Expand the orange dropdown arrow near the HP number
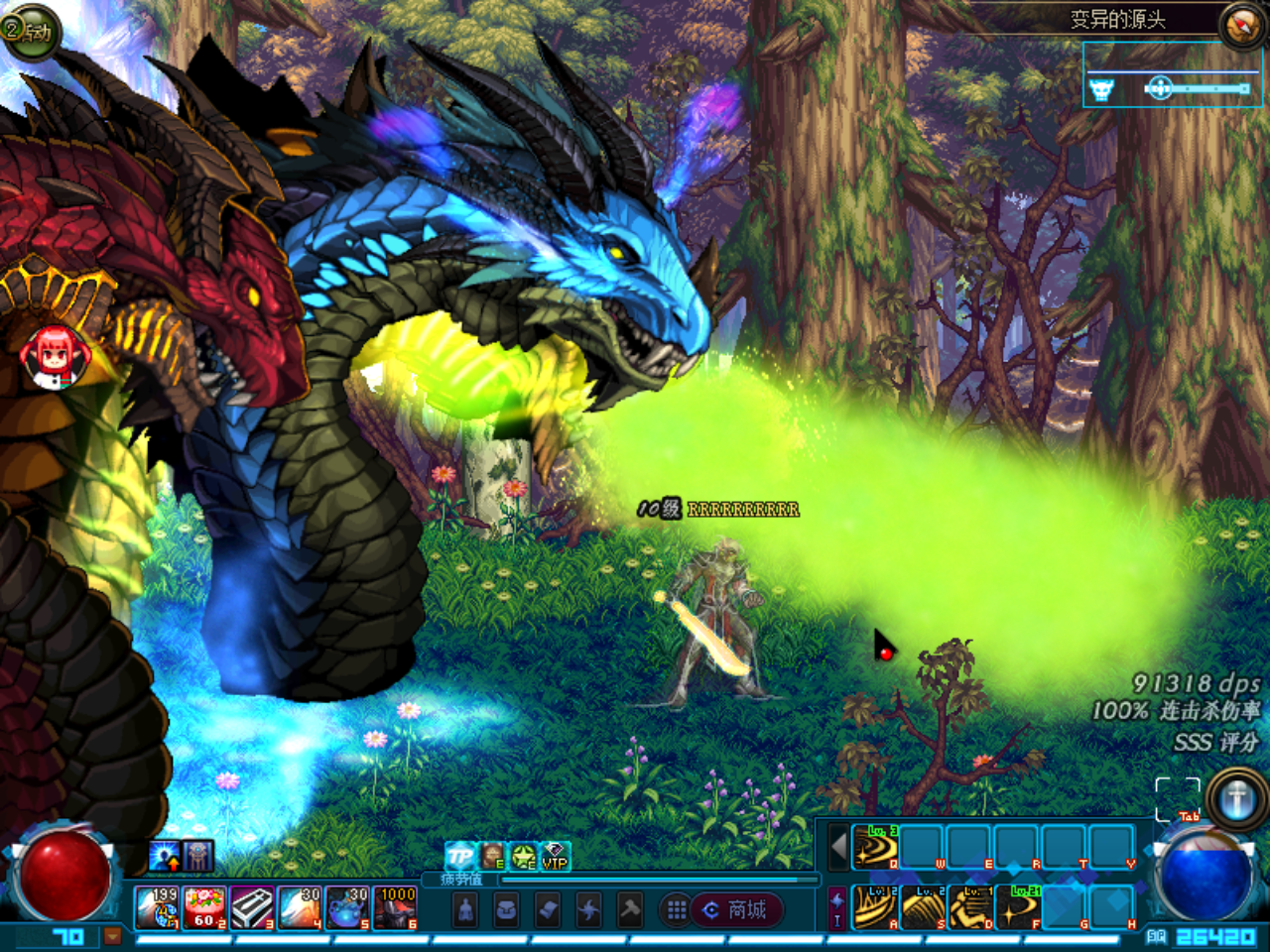 tap(112, 935)
